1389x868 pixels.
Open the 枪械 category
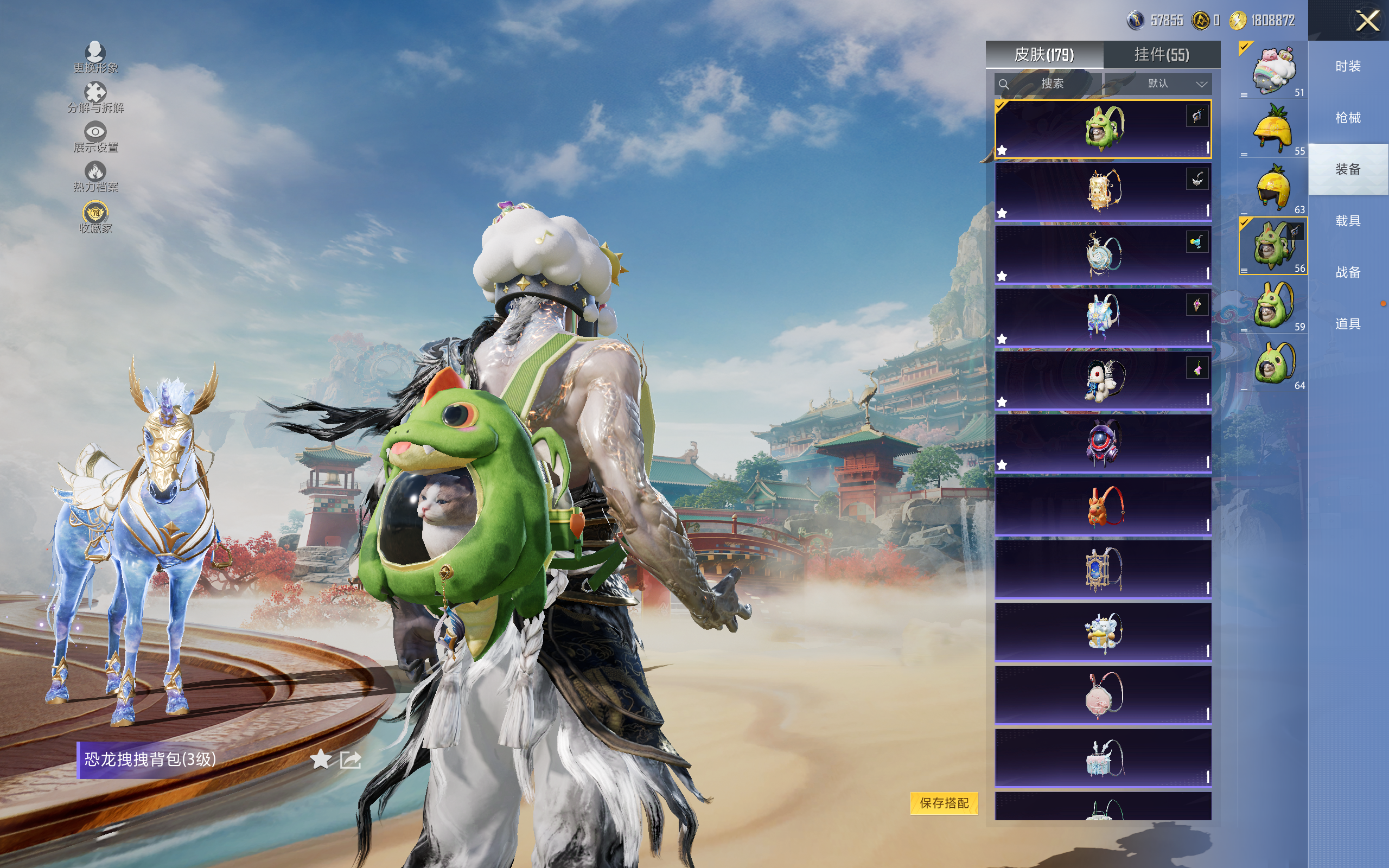1348,118
